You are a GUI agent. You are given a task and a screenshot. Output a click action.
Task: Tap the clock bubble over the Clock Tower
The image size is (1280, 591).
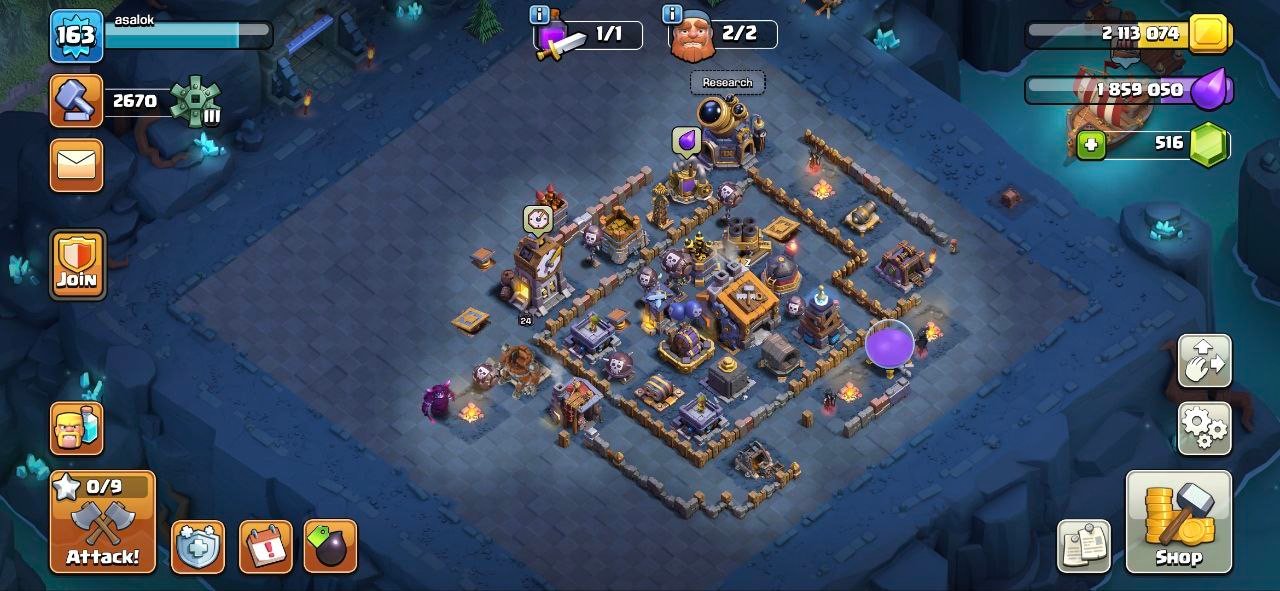coord(538,218)
